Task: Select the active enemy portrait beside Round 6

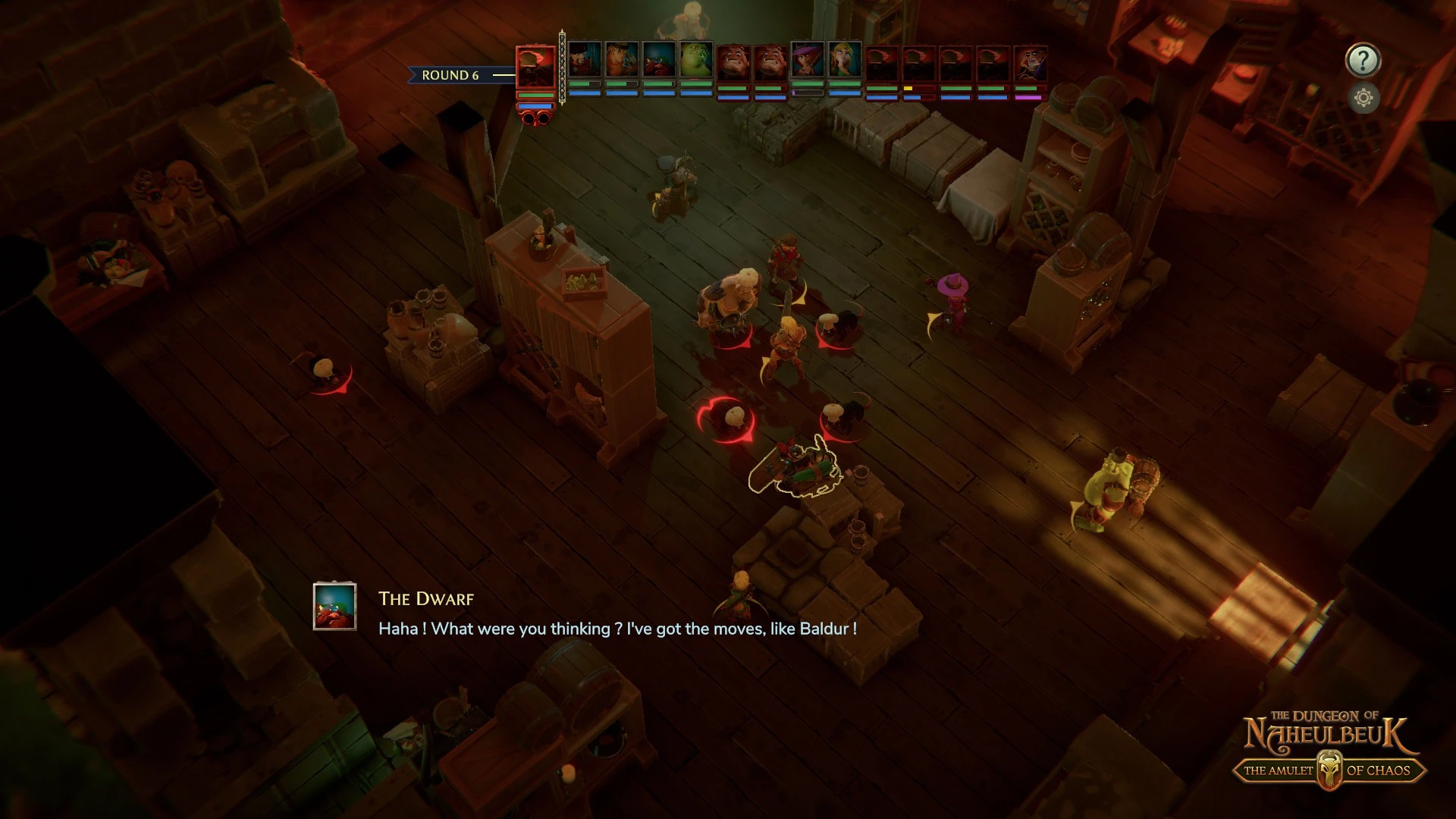Action: pos(535,68)
